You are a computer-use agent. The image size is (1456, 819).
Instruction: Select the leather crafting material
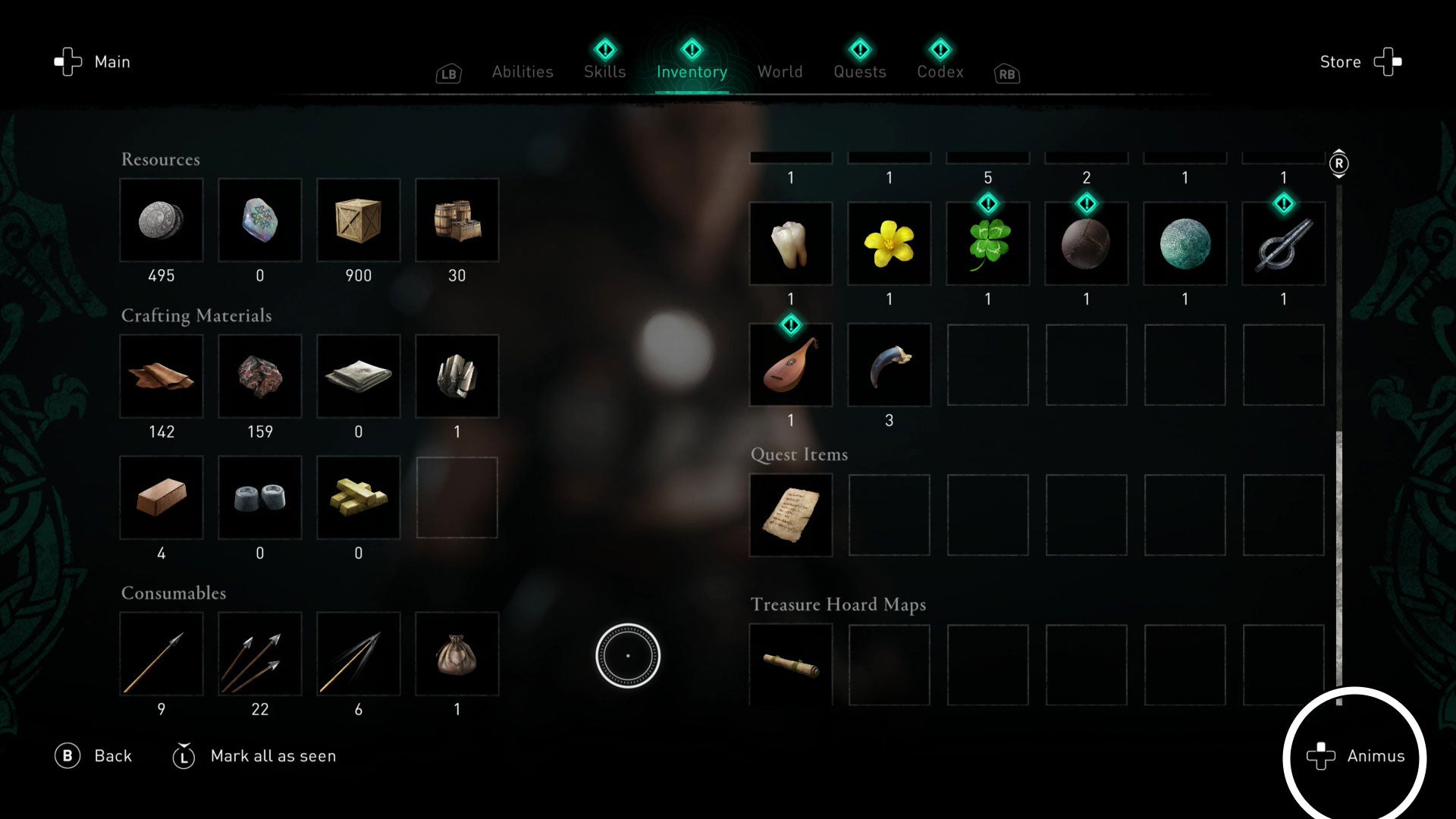coord(161,377)
